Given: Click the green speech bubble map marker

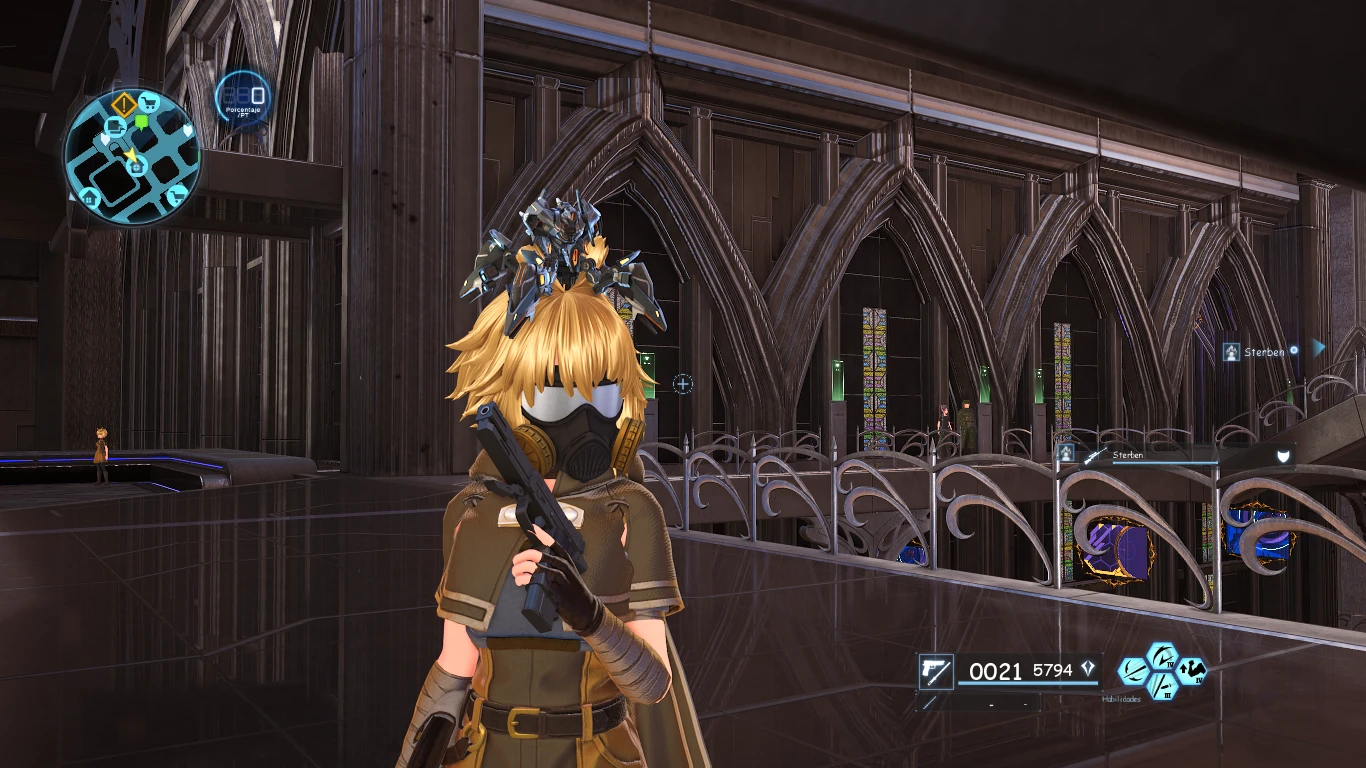Looking at the screenshot, I should point(141,123).
